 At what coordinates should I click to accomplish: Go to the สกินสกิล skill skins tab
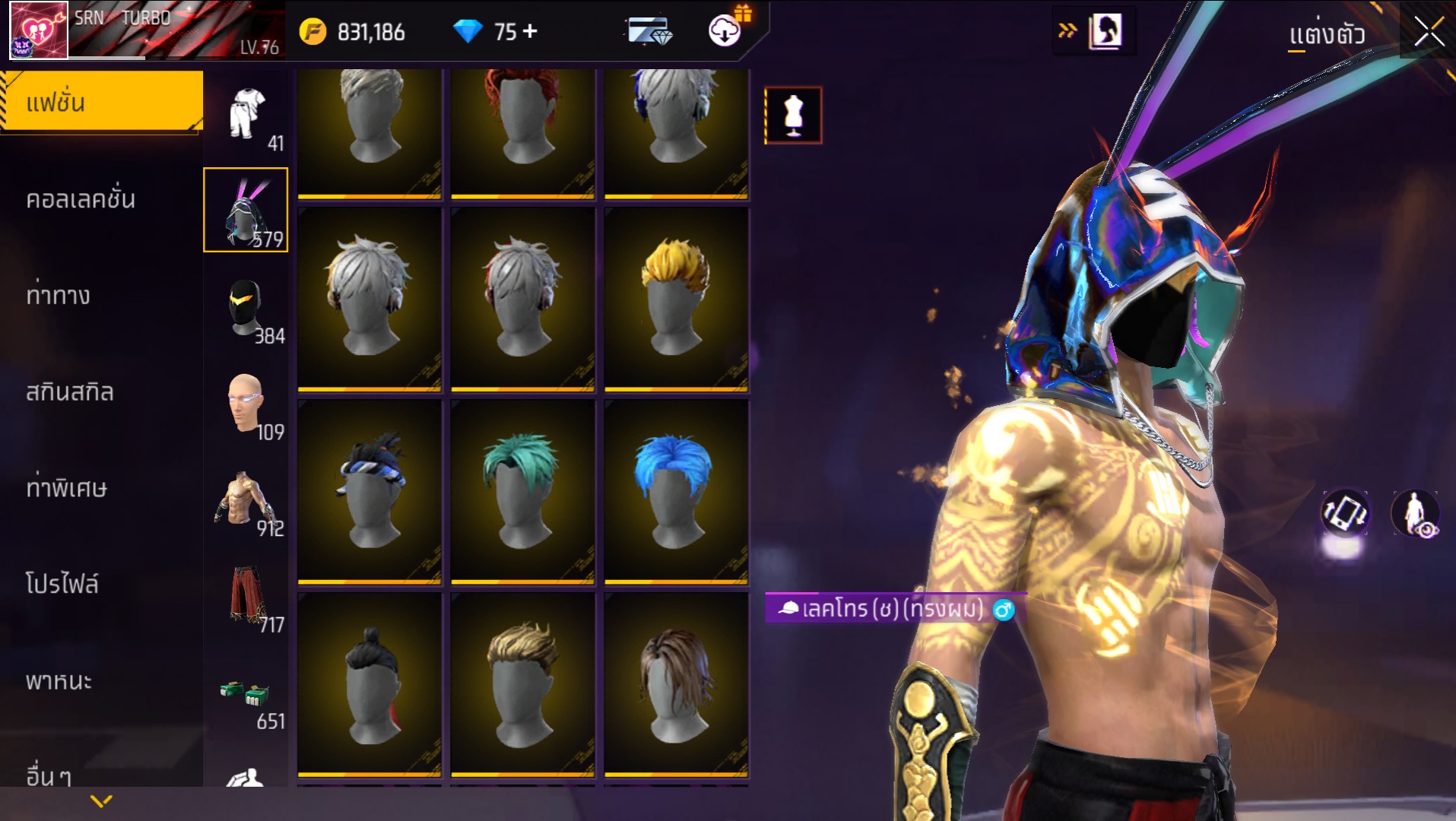coord(70,391)
